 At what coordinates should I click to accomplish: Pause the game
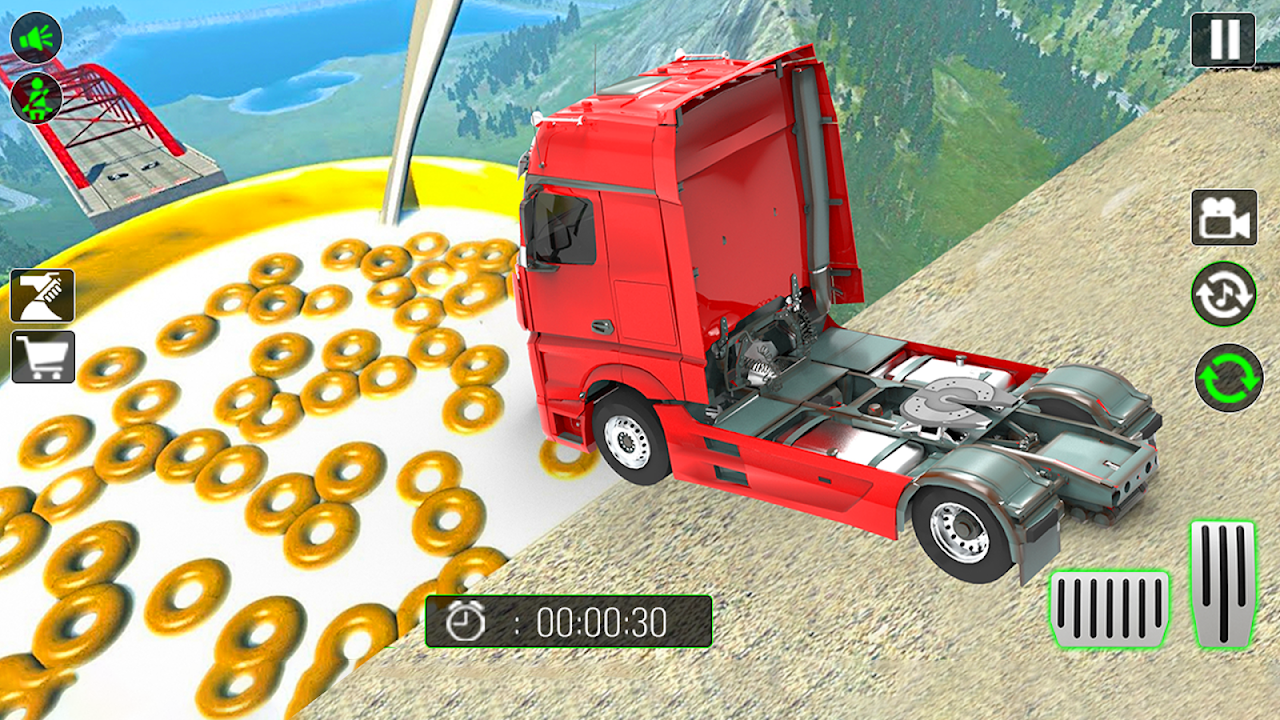pos(1223,40)
